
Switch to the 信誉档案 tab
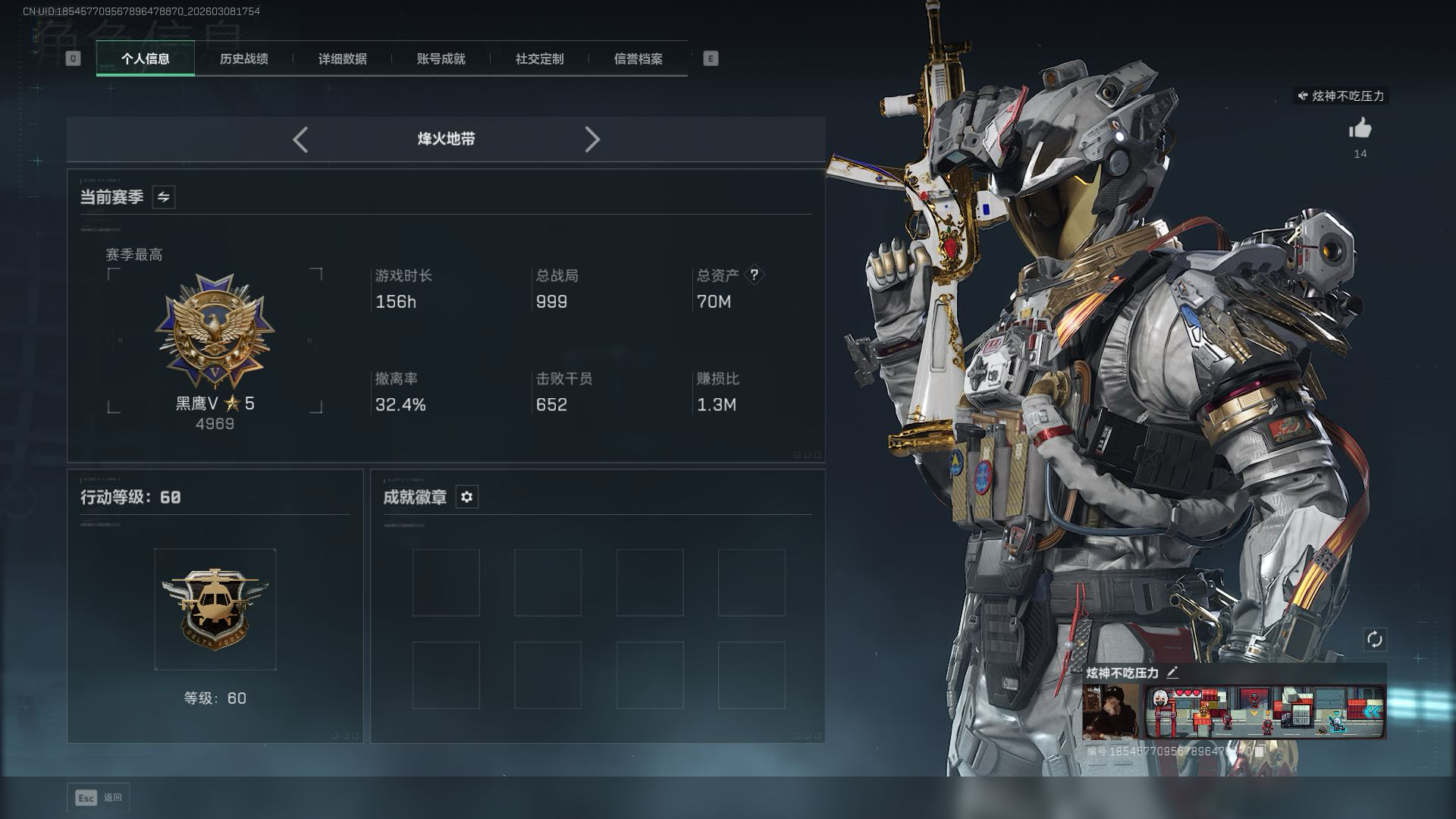coord(638,58)
